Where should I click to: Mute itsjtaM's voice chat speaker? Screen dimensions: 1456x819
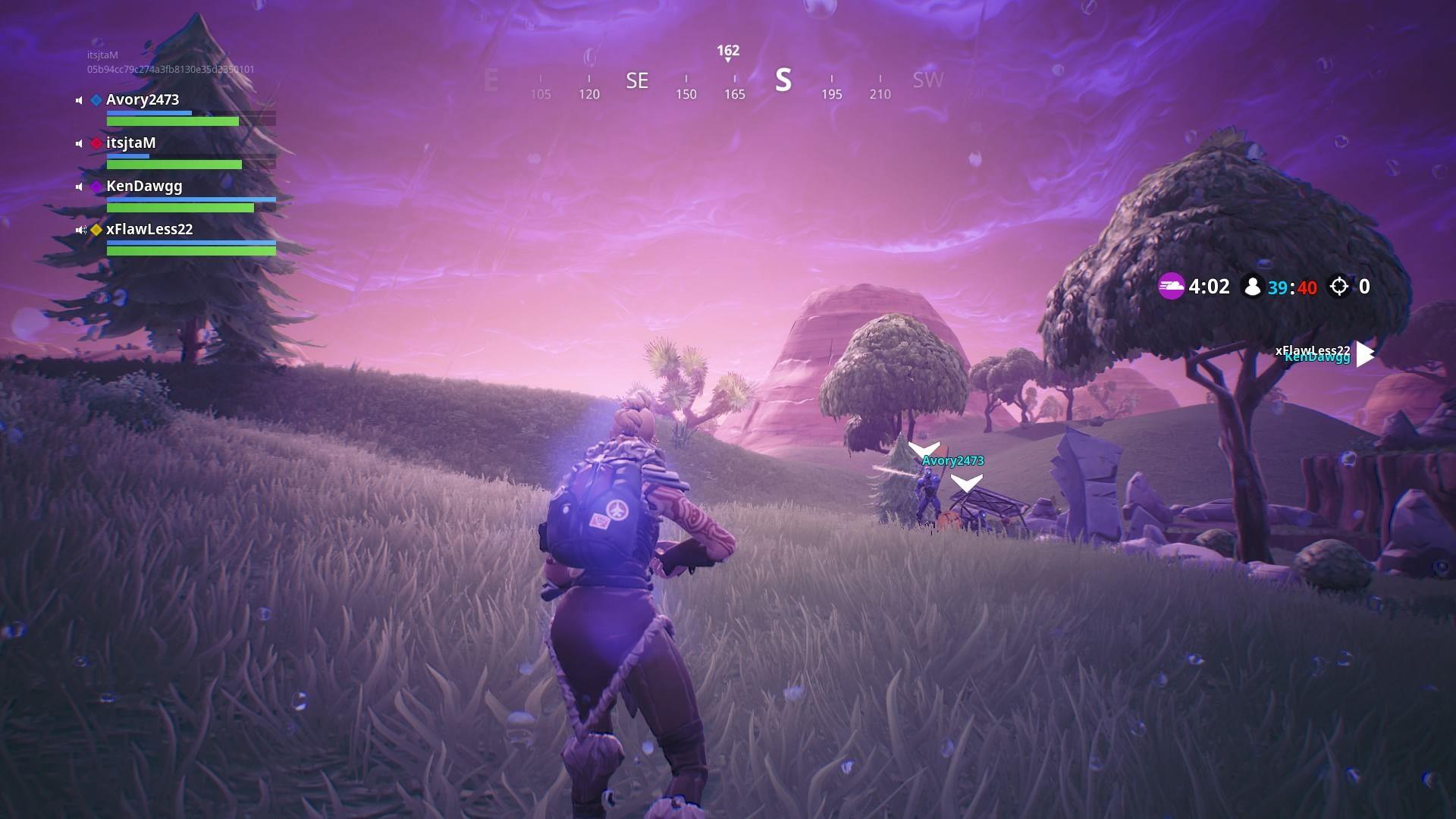(78, 143)
